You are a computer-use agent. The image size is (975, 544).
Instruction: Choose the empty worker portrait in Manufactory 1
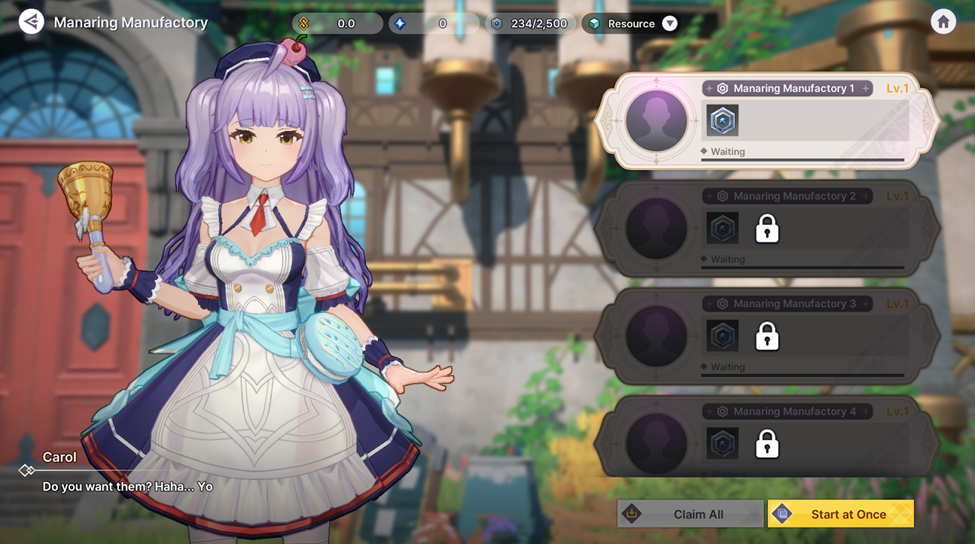[x=656, y=121]
